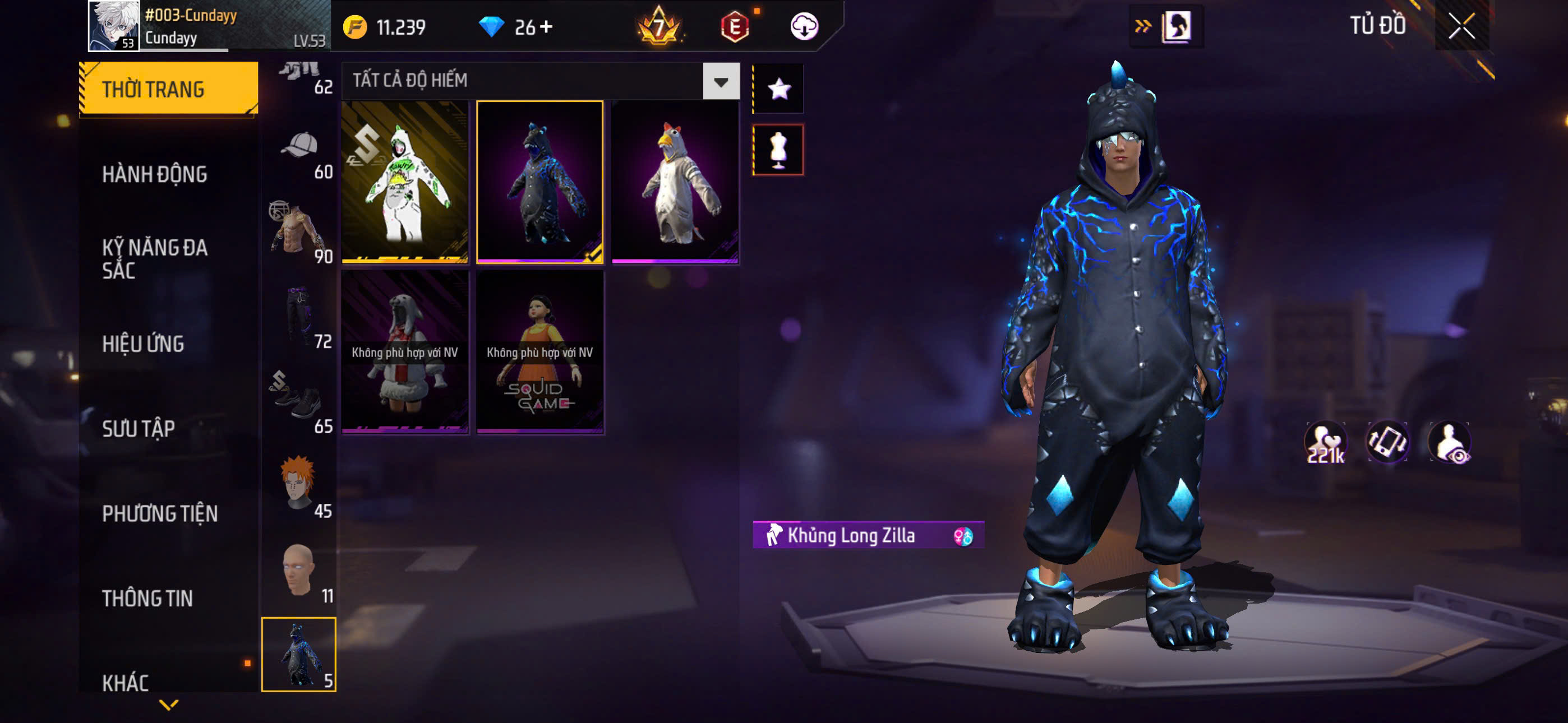Select the Squid Game doll outfit
Screen dimensions: 1568x723
[540, 352]
